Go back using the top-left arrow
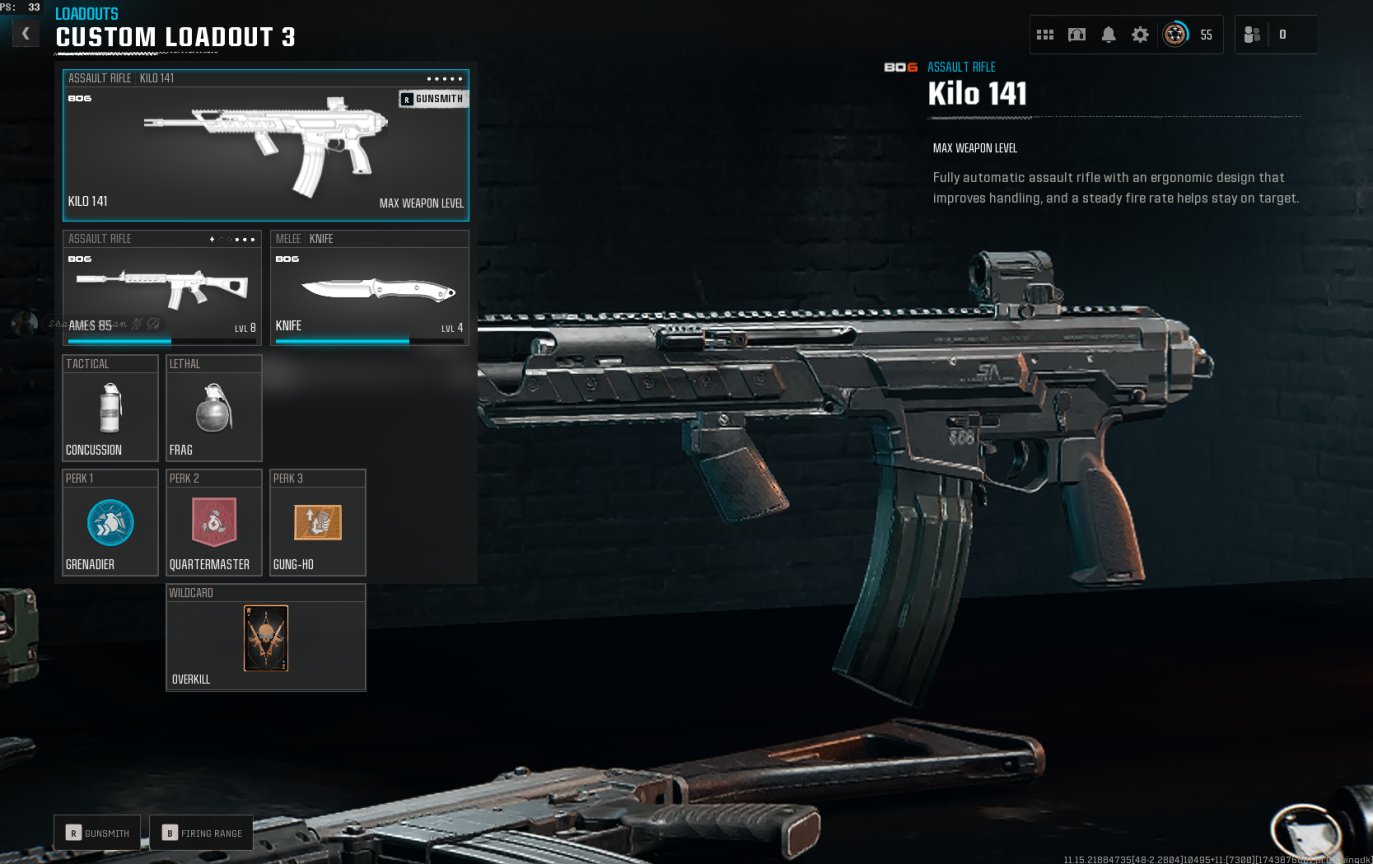 tap(25, 34)
